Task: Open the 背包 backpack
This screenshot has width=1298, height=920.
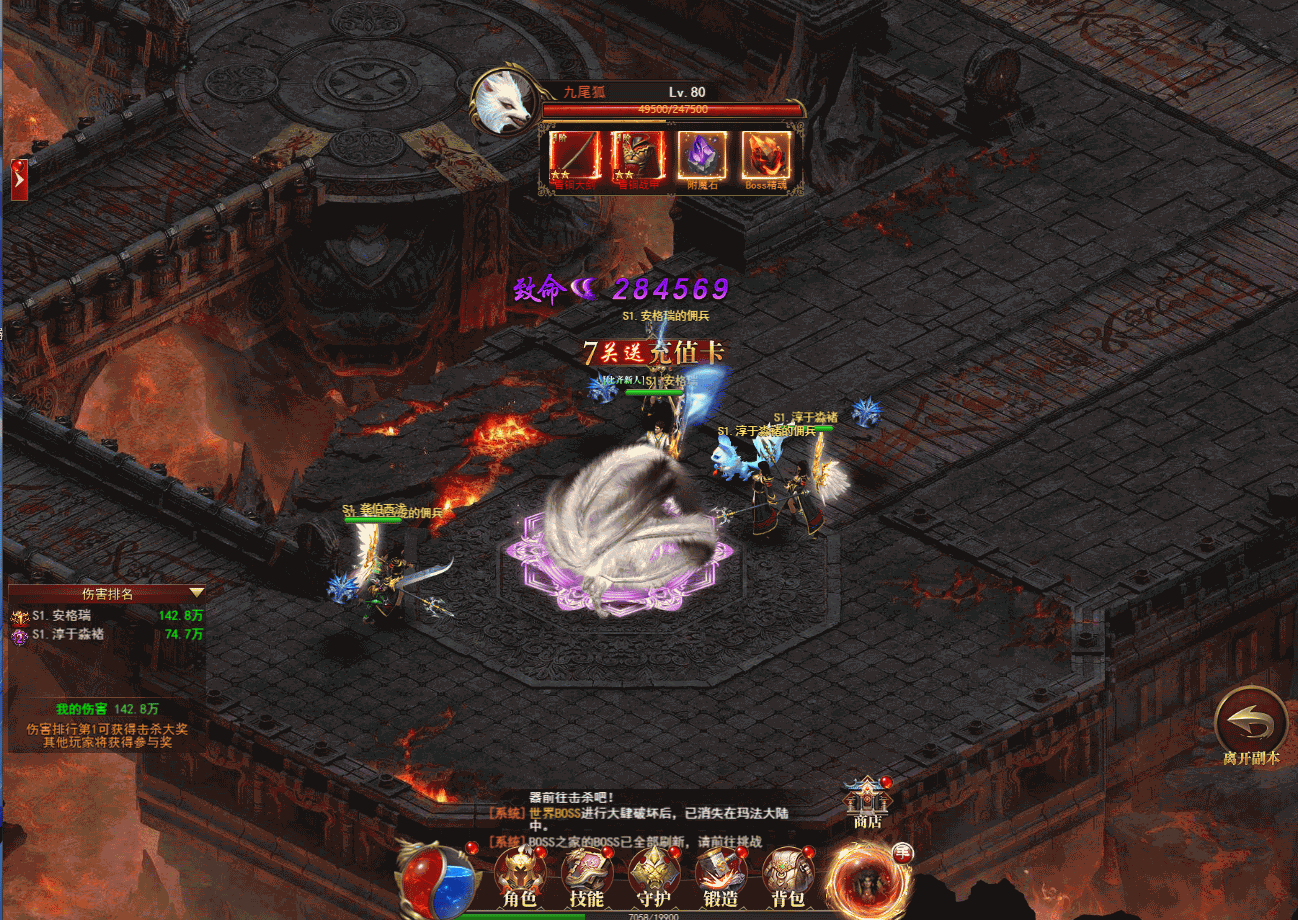Action: pyautogui.click(x=787, y=877)
